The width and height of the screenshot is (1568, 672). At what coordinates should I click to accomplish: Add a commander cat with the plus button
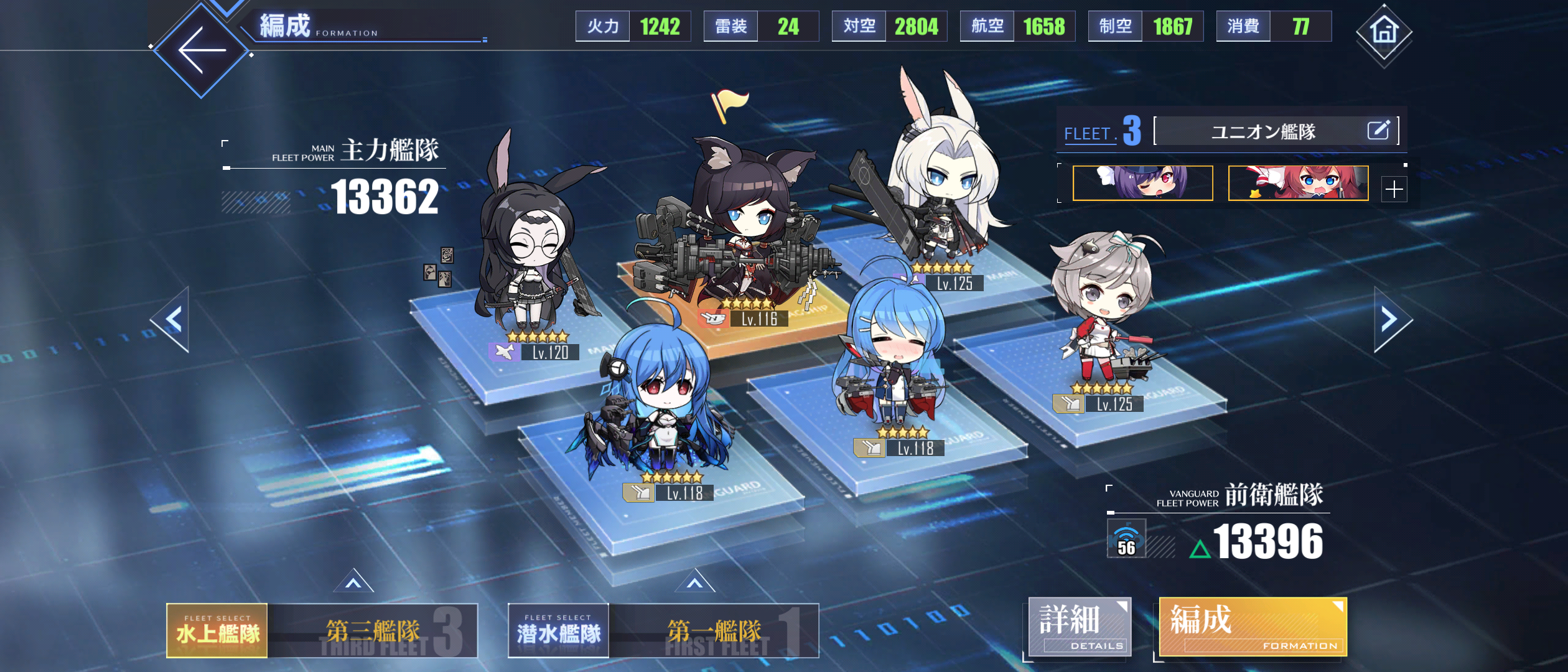pos(1394,189)
